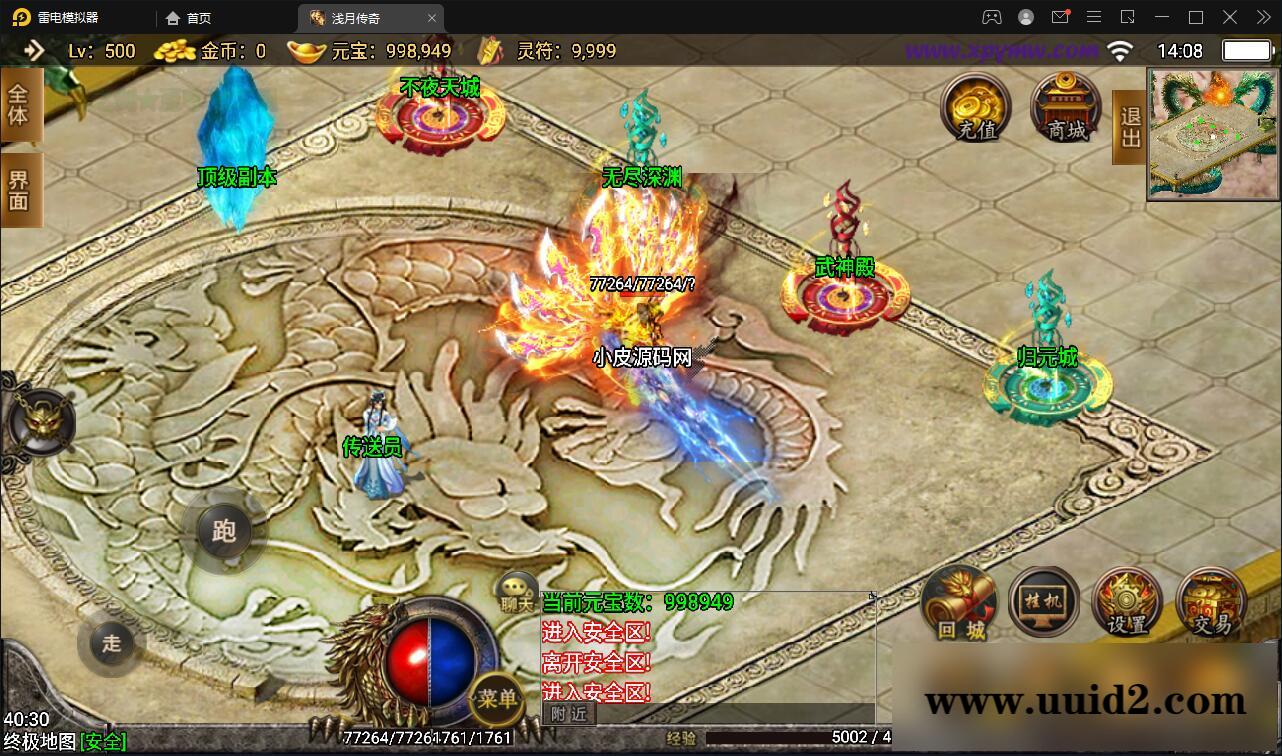Open the 商城 shop icon
Image resolution: width=1282 pixels, height=756 pixels.
point(1063,108)
